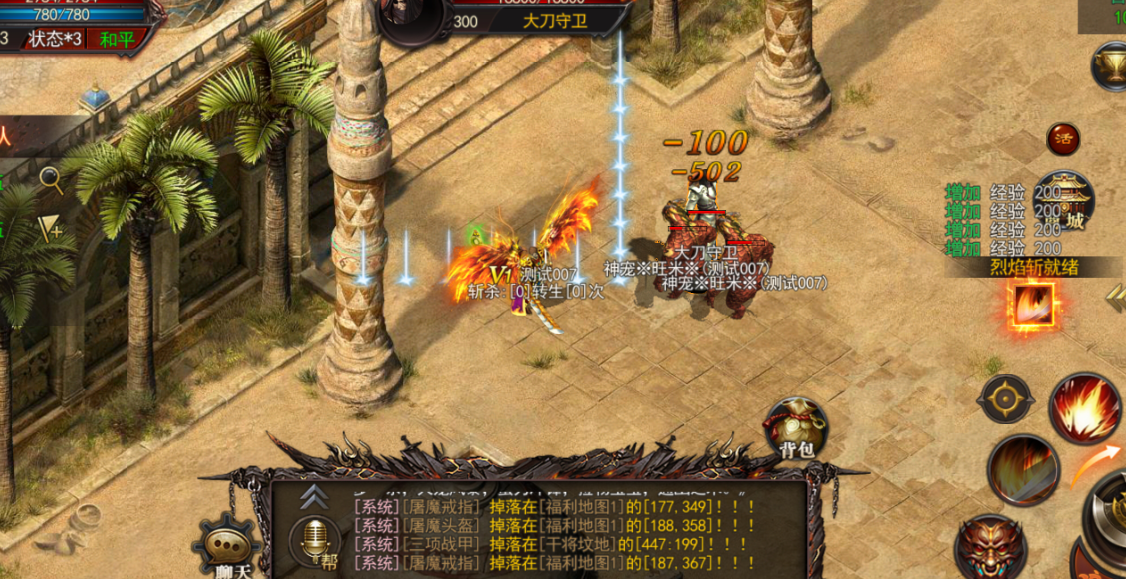Open the 城 palace city icon
The image size is (1126, 579).
click(x=1065, y=200)
